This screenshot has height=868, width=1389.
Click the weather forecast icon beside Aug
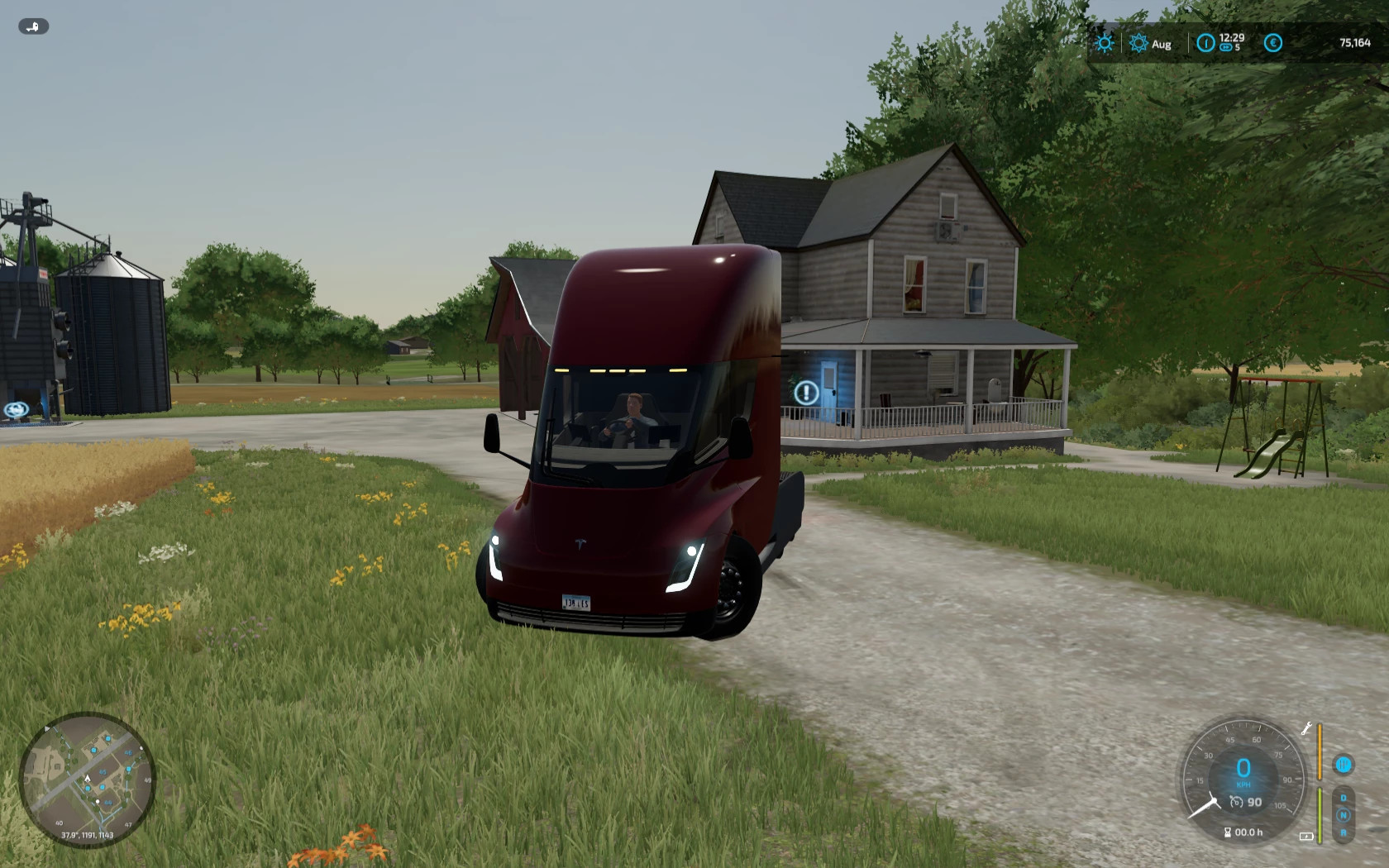(1138, 43)
